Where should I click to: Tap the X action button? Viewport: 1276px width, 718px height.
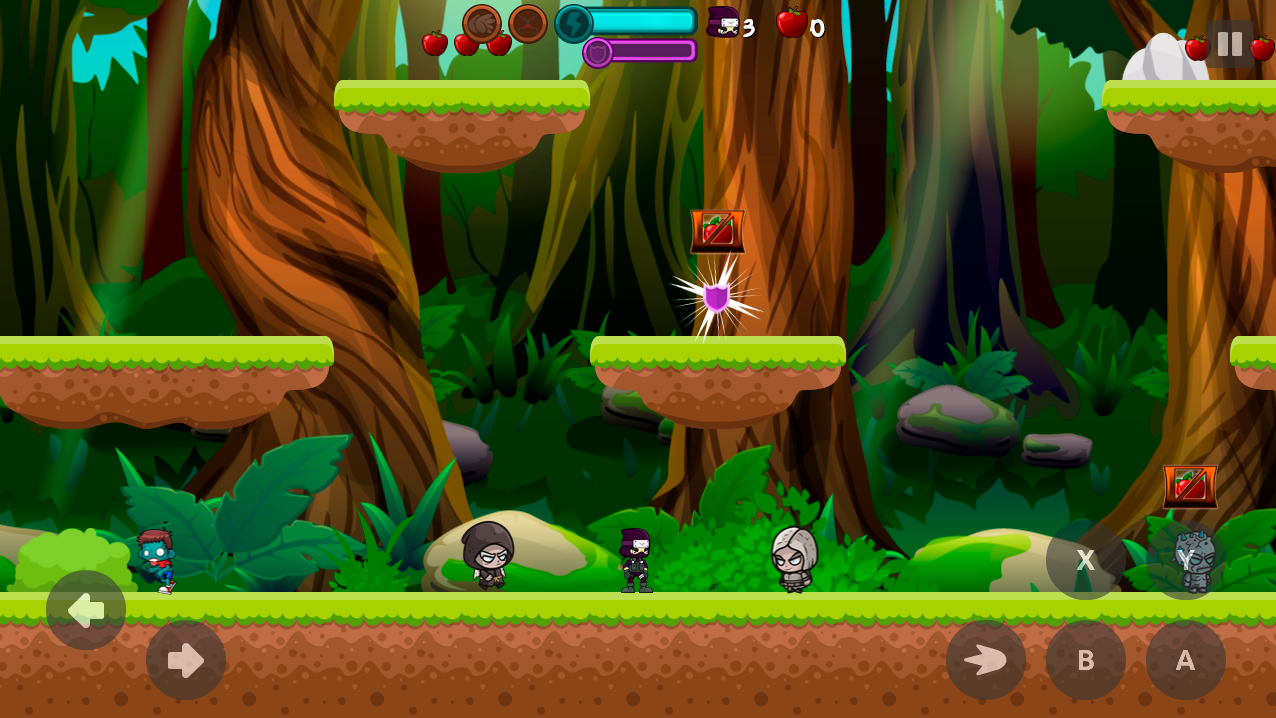pos(1086,560)
